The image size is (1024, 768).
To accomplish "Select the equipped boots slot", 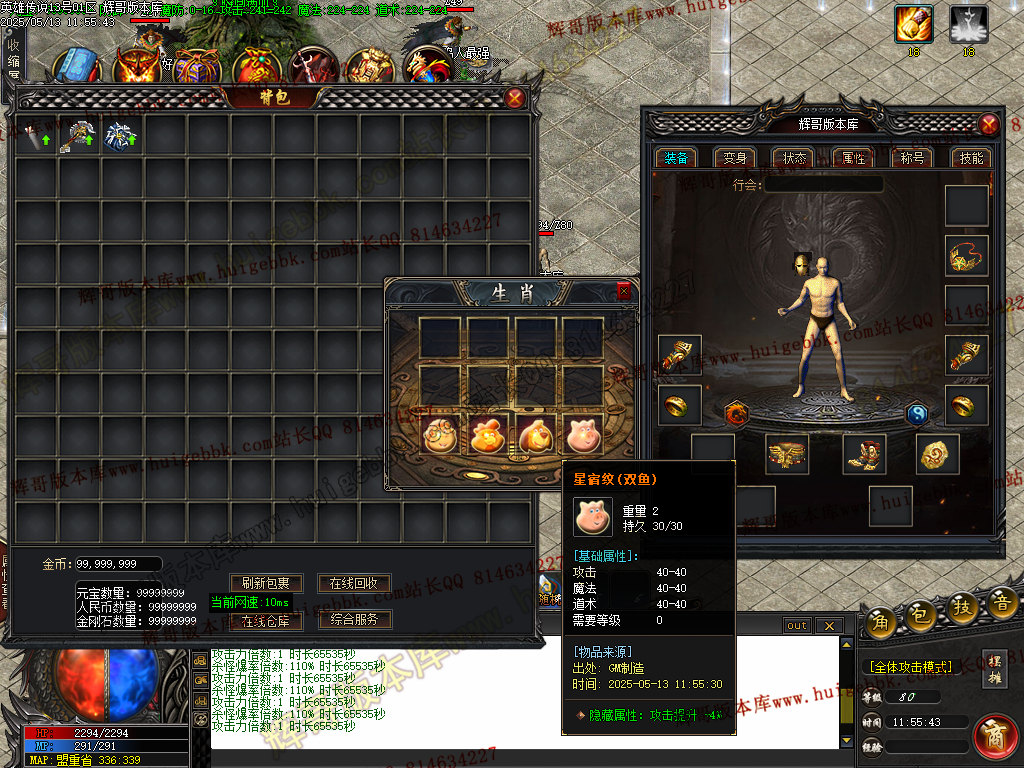I will [x=864, y=453].
